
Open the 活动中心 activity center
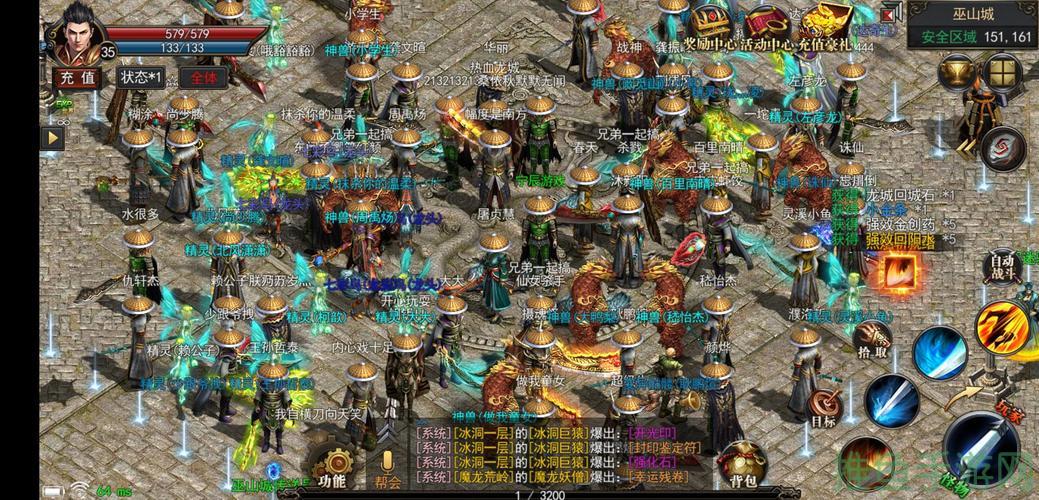(766, 24)
